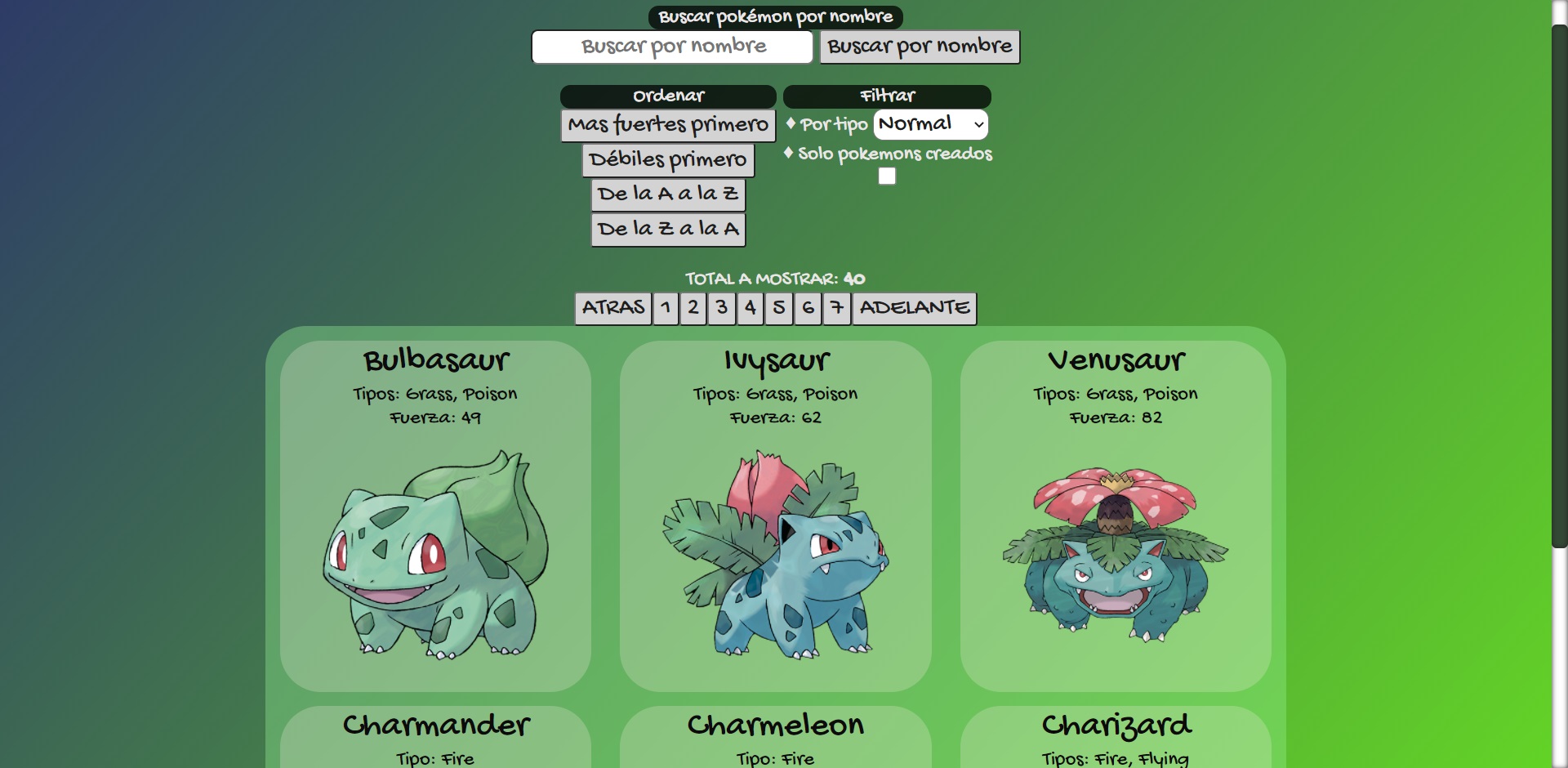Select the Venusaur card image
This screenshot has width=1568, height=768.
tap(1116, 556)
